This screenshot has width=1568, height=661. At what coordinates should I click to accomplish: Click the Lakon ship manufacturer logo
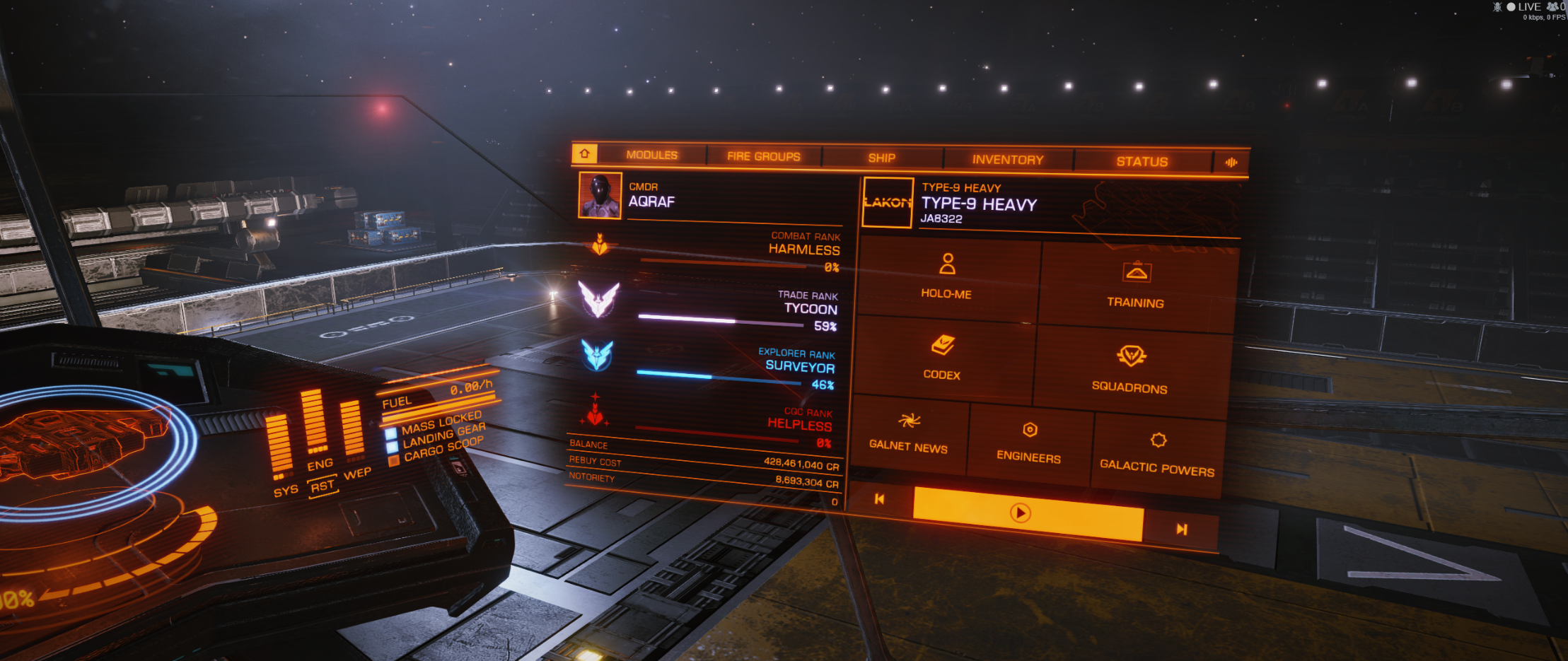pyautogui.click(x=888, y=203)
